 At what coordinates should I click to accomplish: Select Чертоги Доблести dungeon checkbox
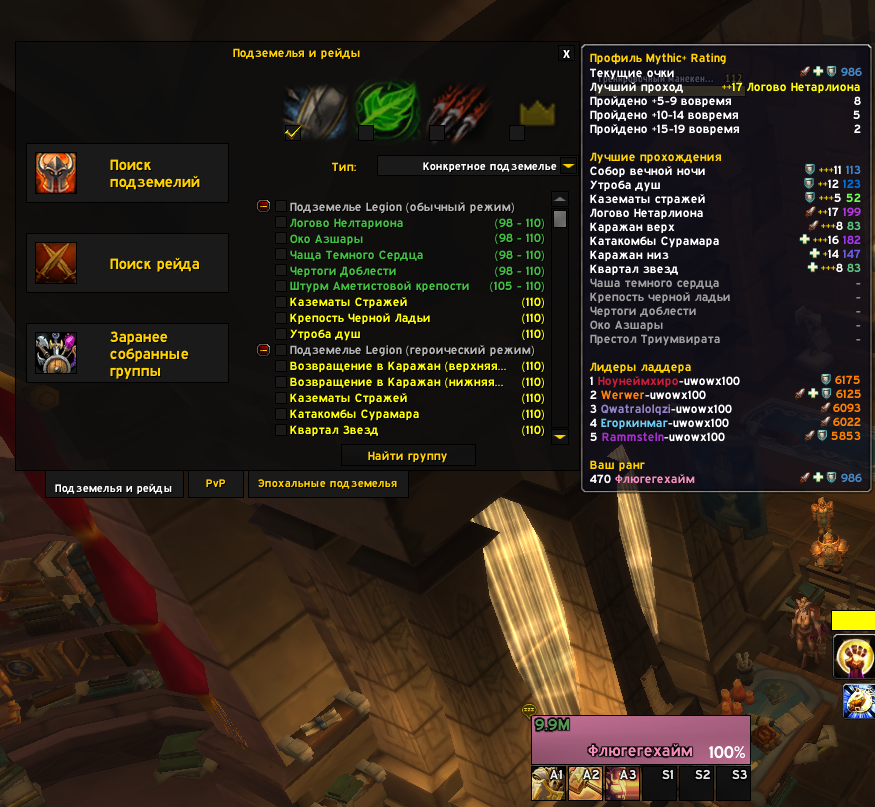coord(281,271)
